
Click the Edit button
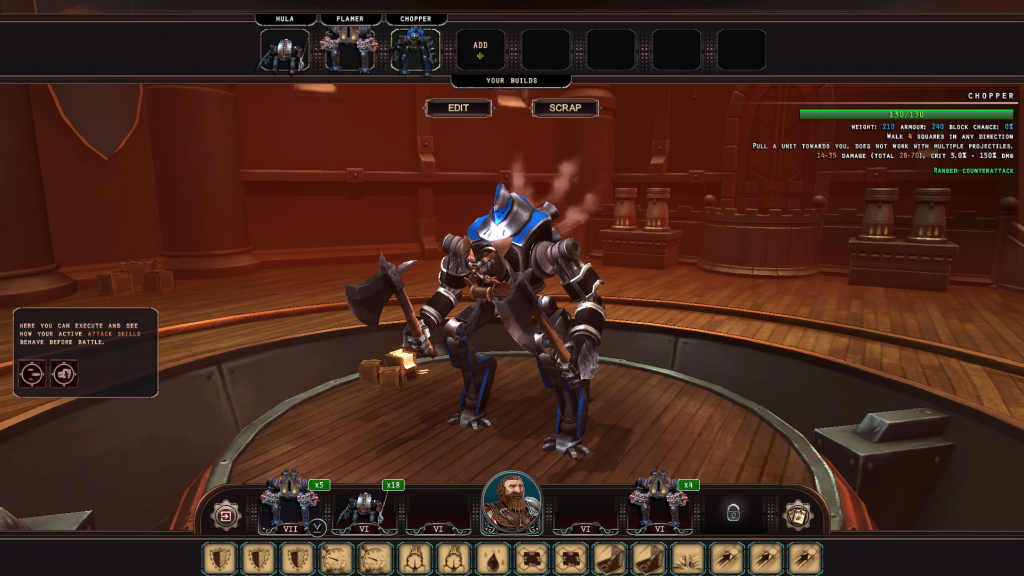tap(458, 108)
